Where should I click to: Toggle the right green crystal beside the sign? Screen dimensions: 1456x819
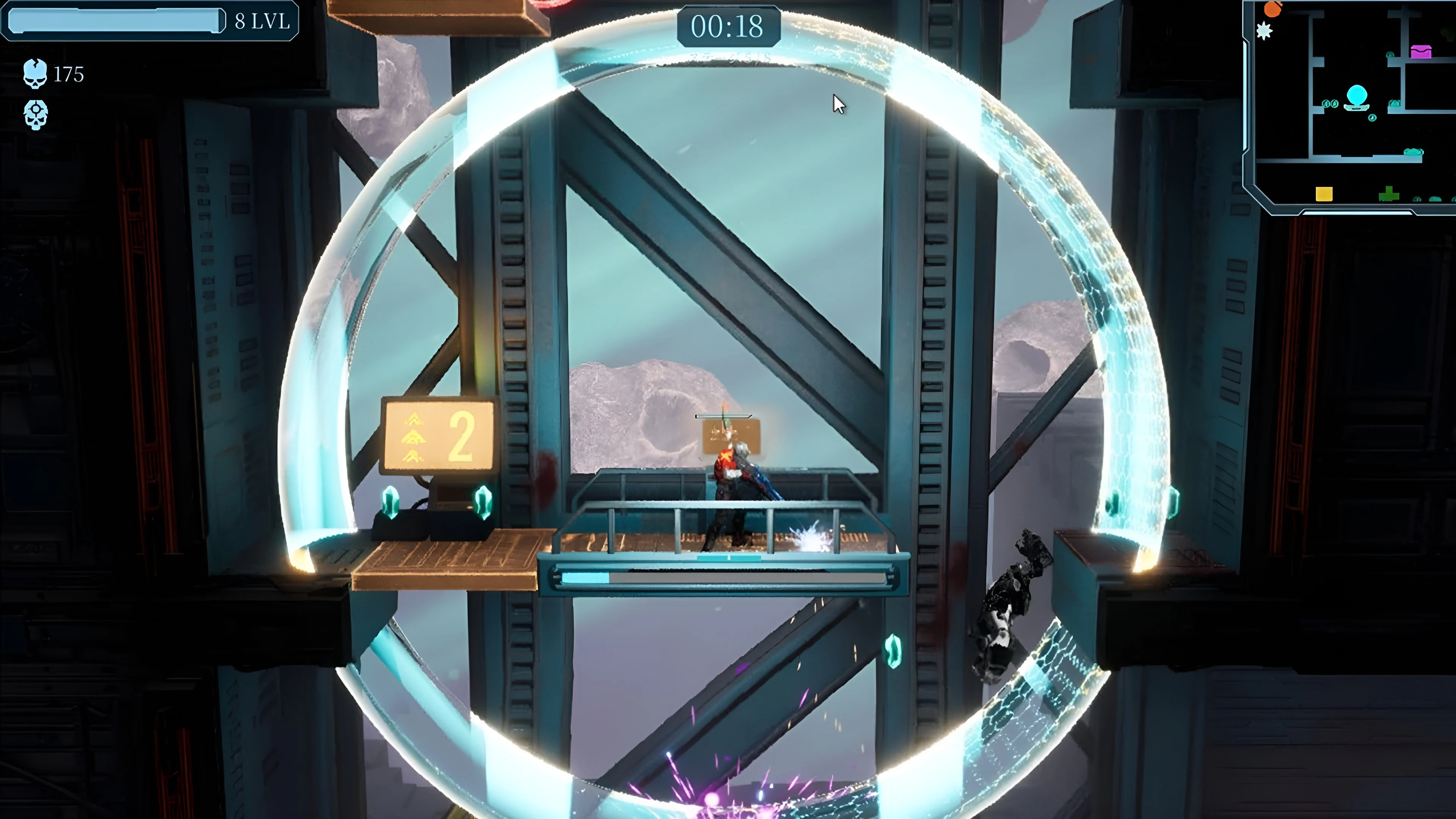click(484, 503)
